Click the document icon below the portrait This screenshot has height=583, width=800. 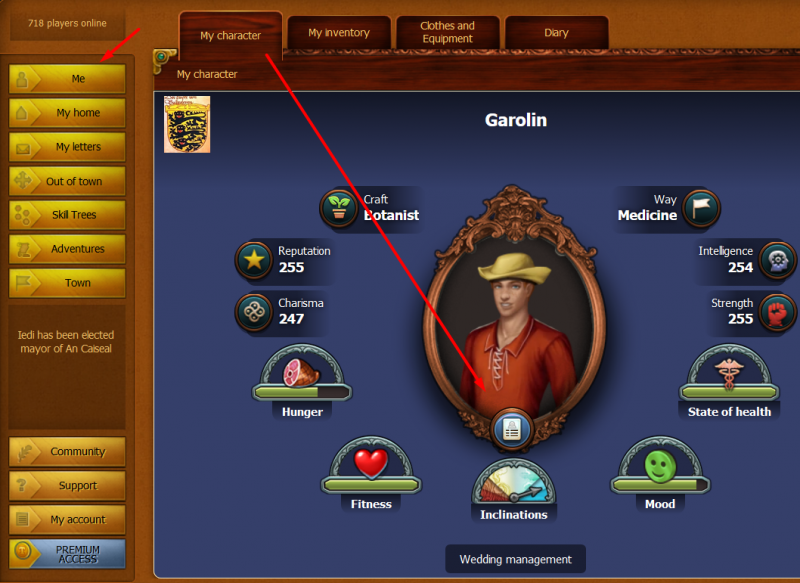tap(512, 430)
